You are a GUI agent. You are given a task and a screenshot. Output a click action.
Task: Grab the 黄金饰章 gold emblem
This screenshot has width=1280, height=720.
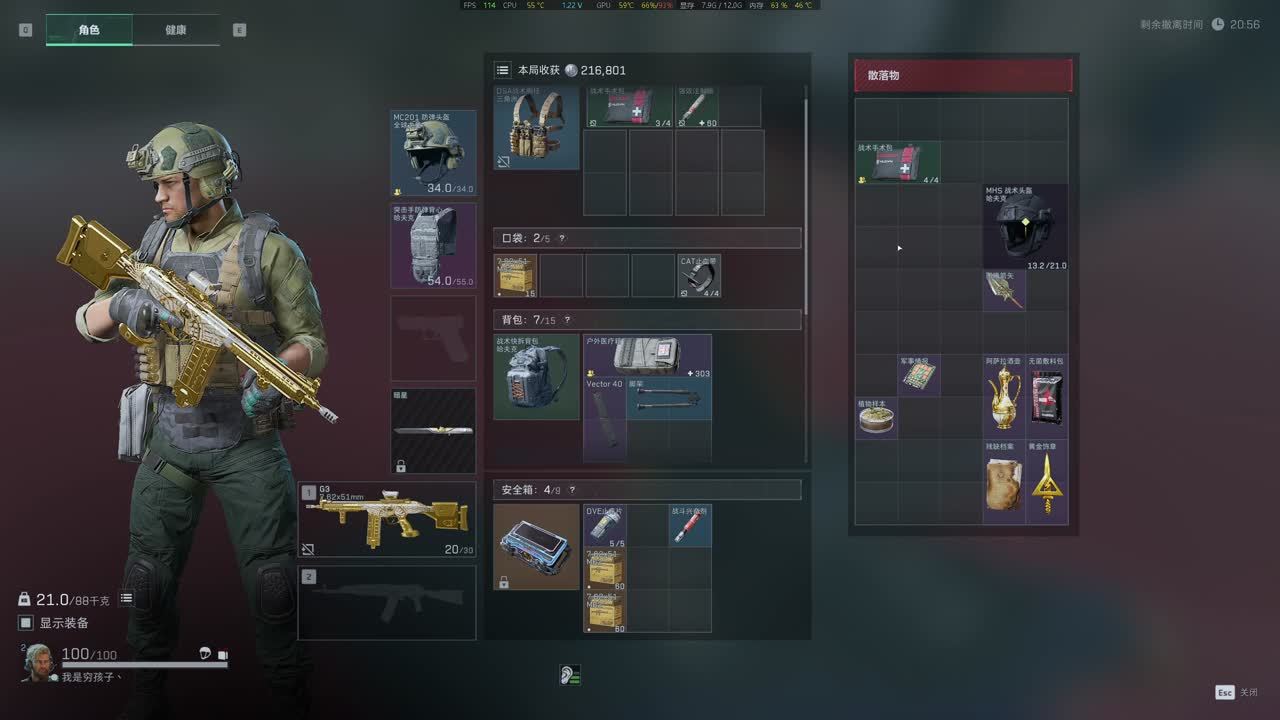pos(1047,482)
